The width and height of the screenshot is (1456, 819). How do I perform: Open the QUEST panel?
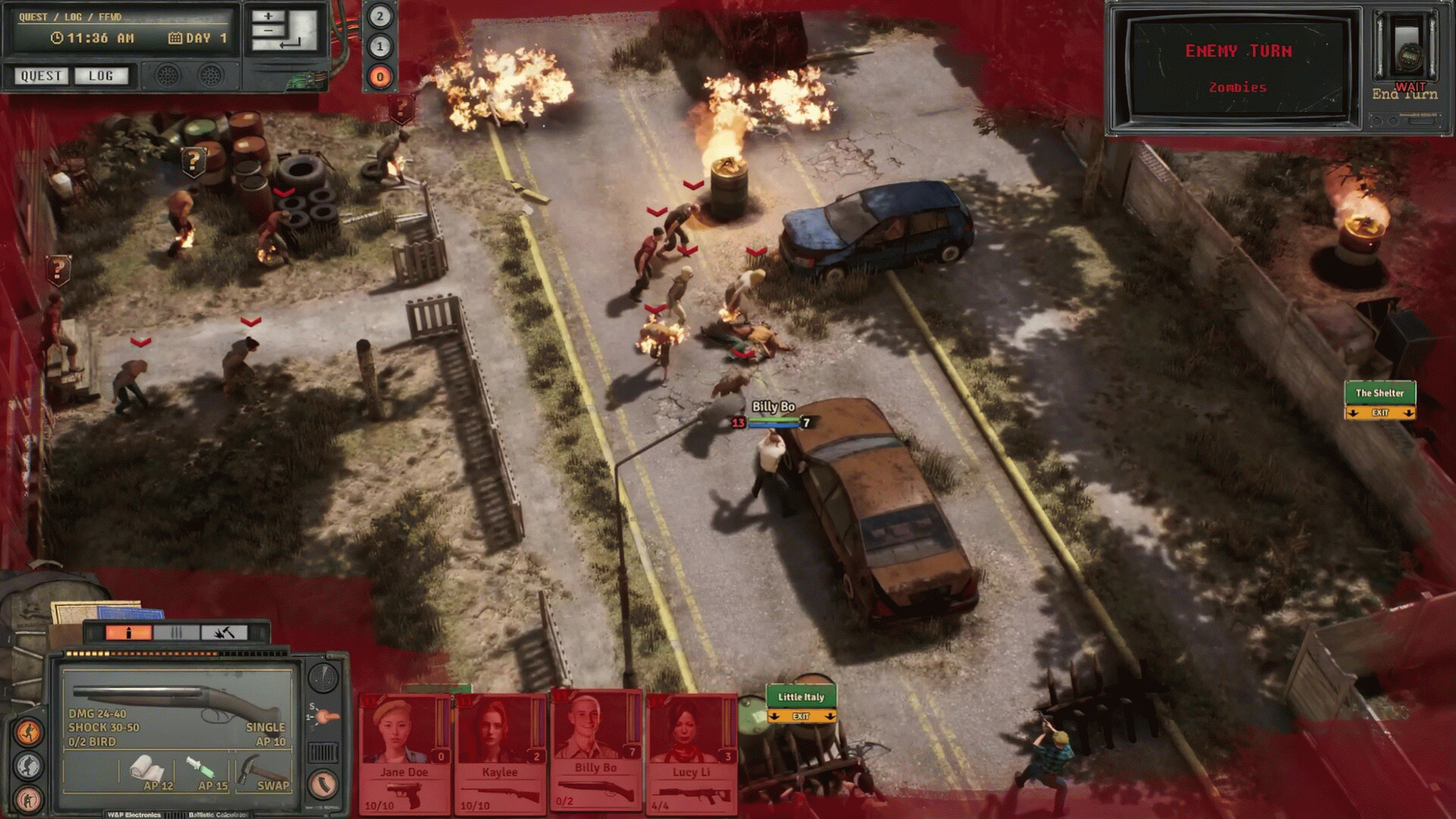coord(41,76)
